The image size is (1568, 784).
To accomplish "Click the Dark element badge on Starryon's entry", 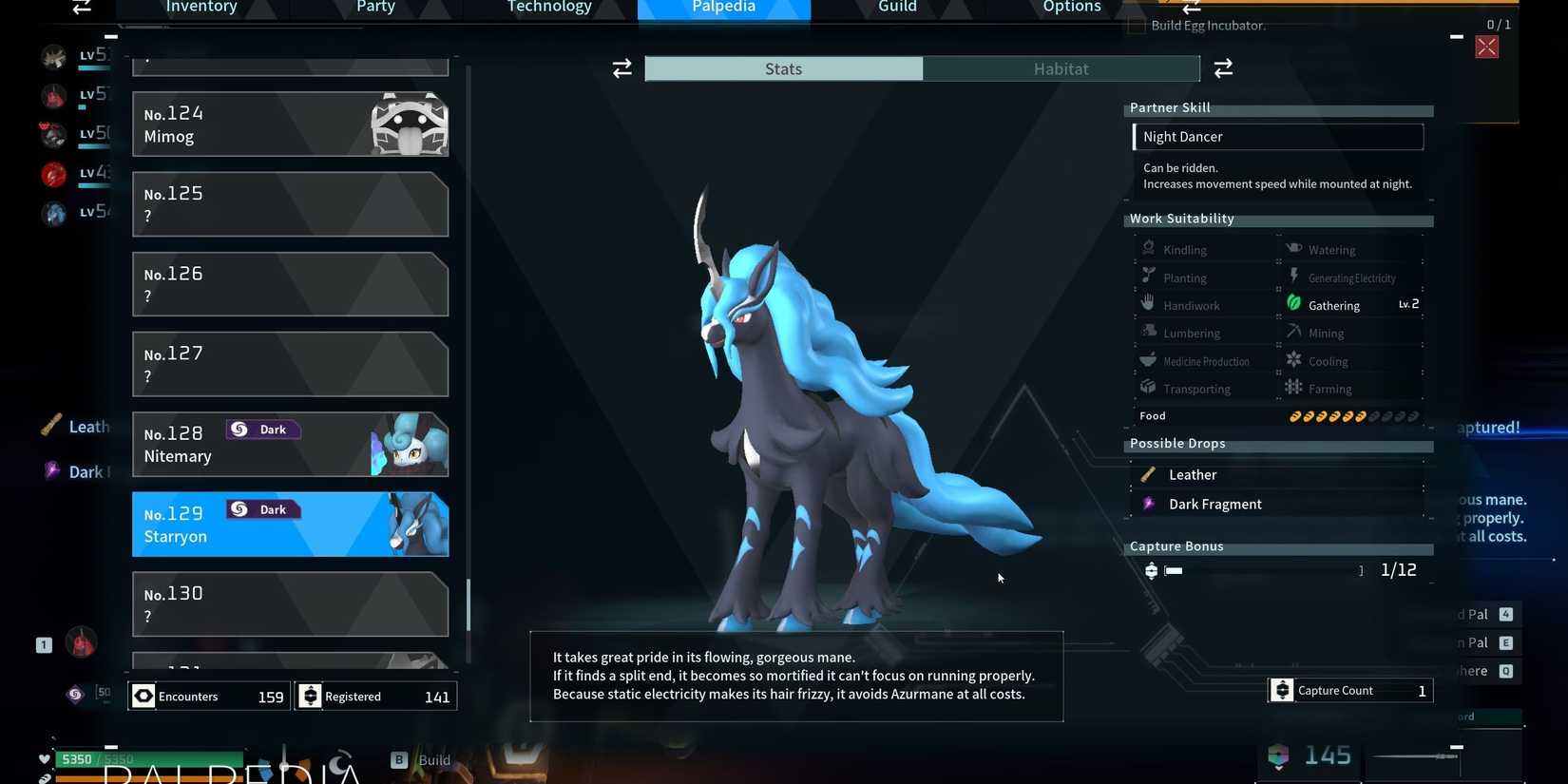I will pos(262,509).
